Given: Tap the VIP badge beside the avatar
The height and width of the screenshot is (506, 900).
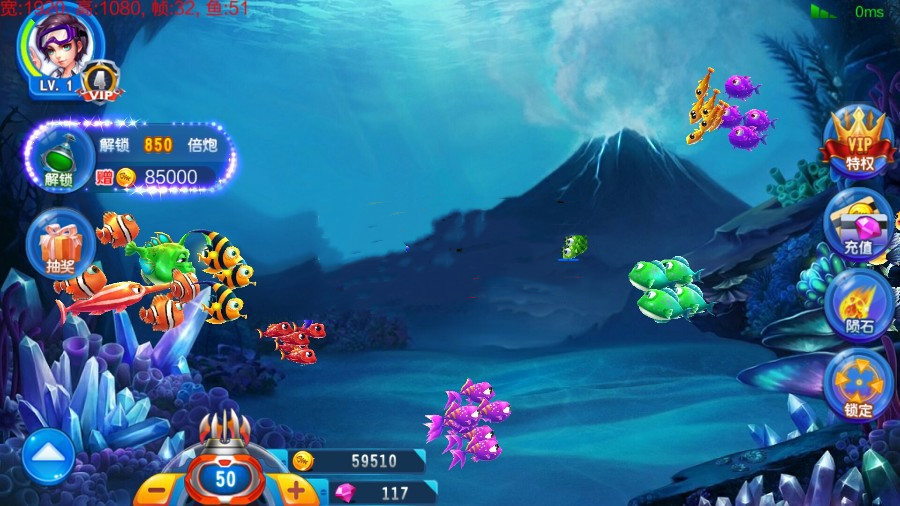Looking at the screenshot, I should (x=100, y=82).
